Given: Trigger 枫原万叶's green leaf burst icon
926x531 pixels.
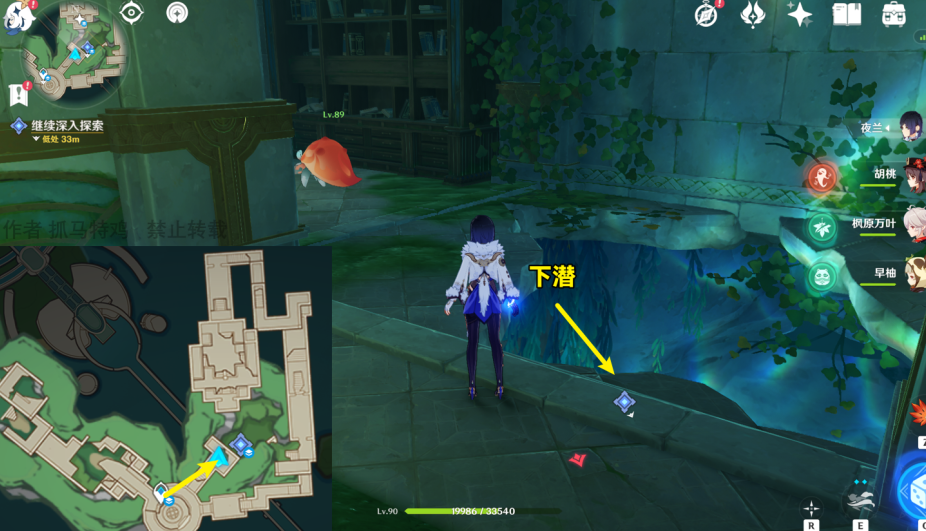Looking at the screenshot, I should 822,225.
